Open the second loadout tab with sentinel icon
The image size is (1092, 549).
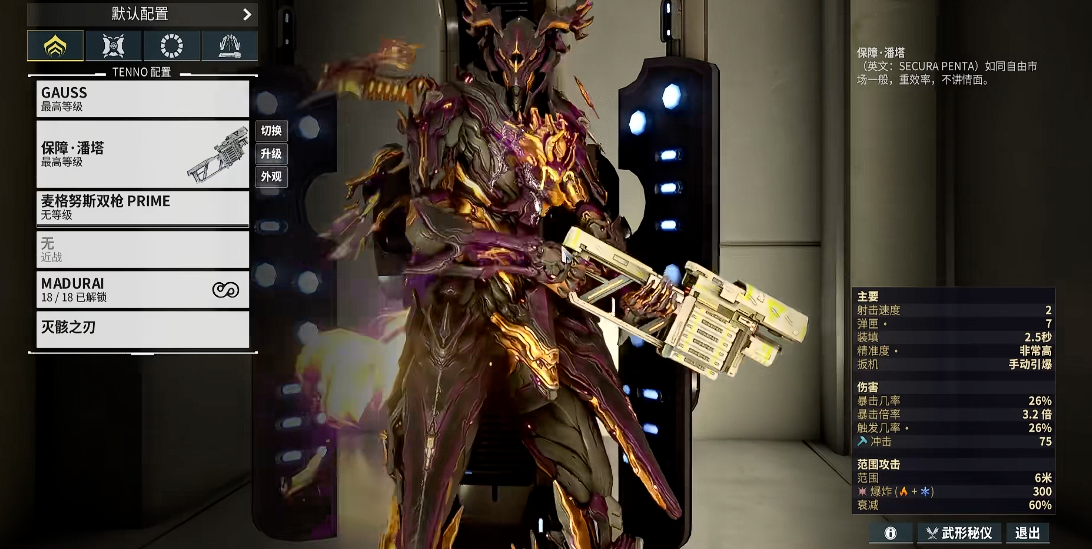pyautogui.click(x=113, y=46)
